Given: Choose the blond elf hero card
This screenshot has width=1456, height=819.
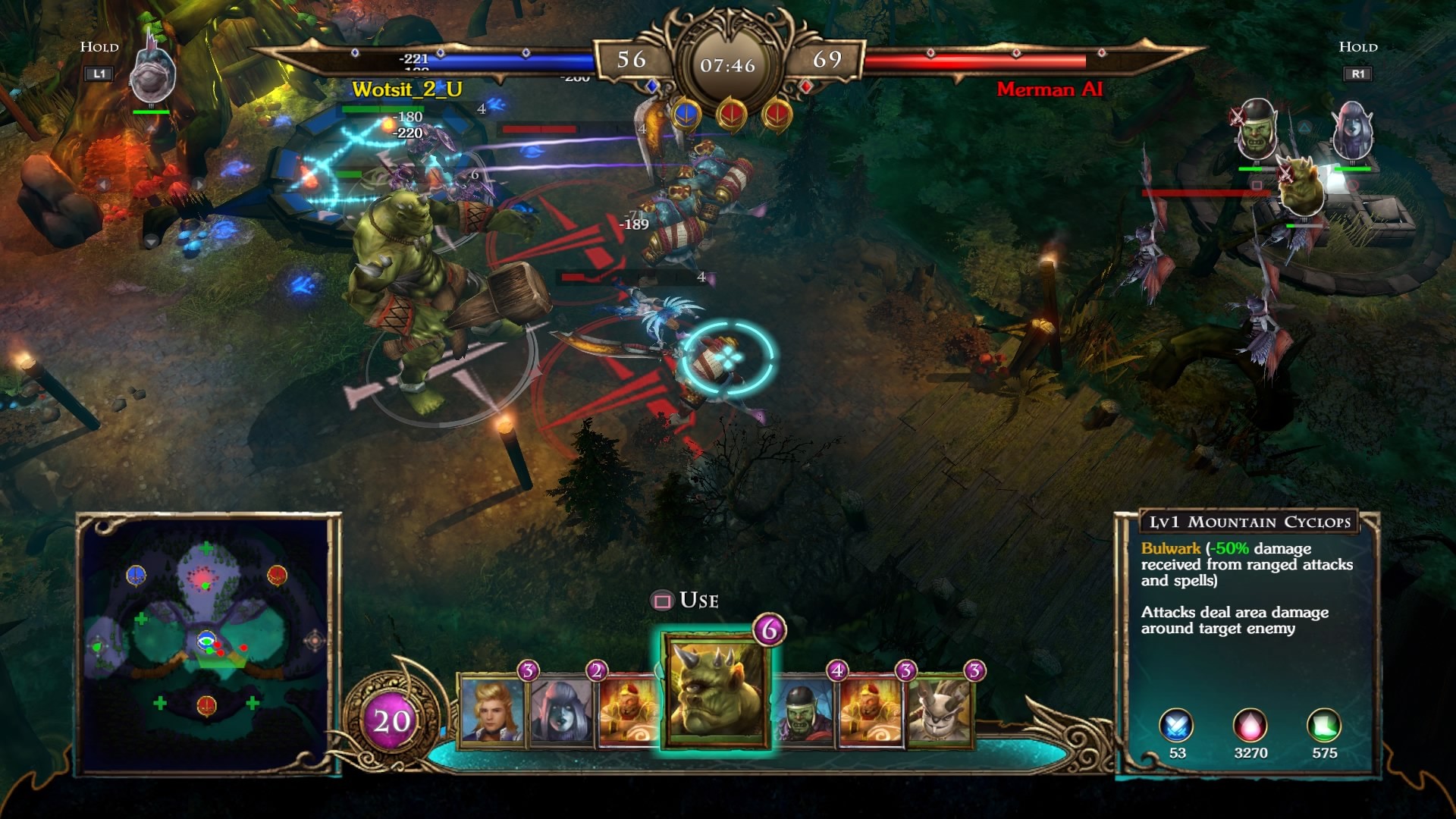Looking at the screenshot, I should (491, 709).
